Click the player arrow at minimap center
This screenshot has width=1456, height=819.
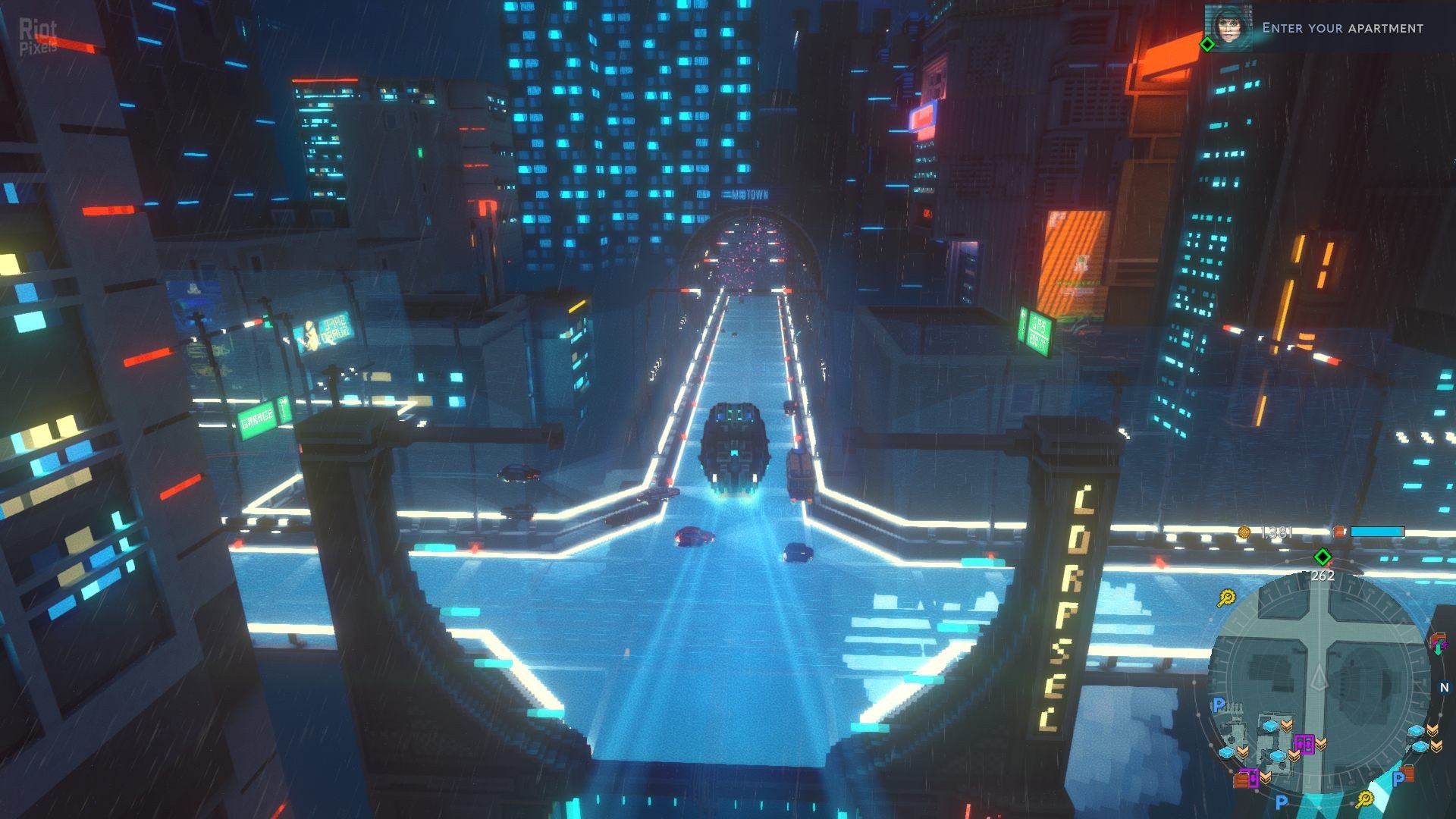pos(1319,676)
